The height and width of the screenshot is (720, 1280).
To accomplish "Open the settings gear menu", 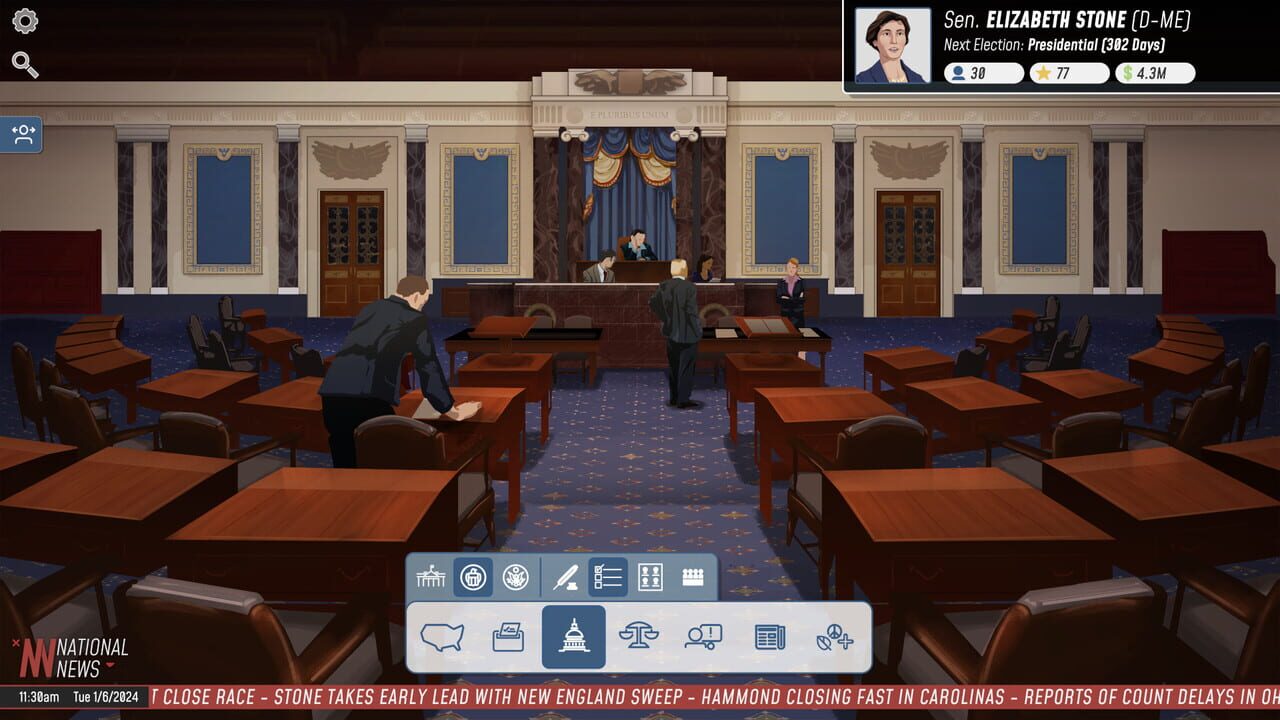I will pyautogui.click(x=24, y=20).
